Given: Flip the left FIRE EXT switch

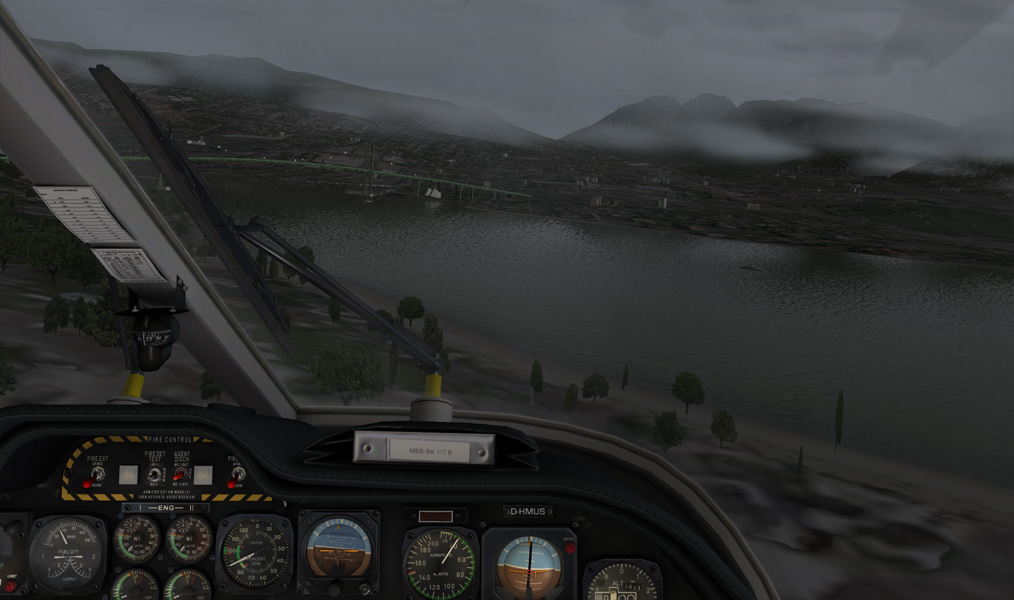Looking at the screenshot, I should 97,474.
